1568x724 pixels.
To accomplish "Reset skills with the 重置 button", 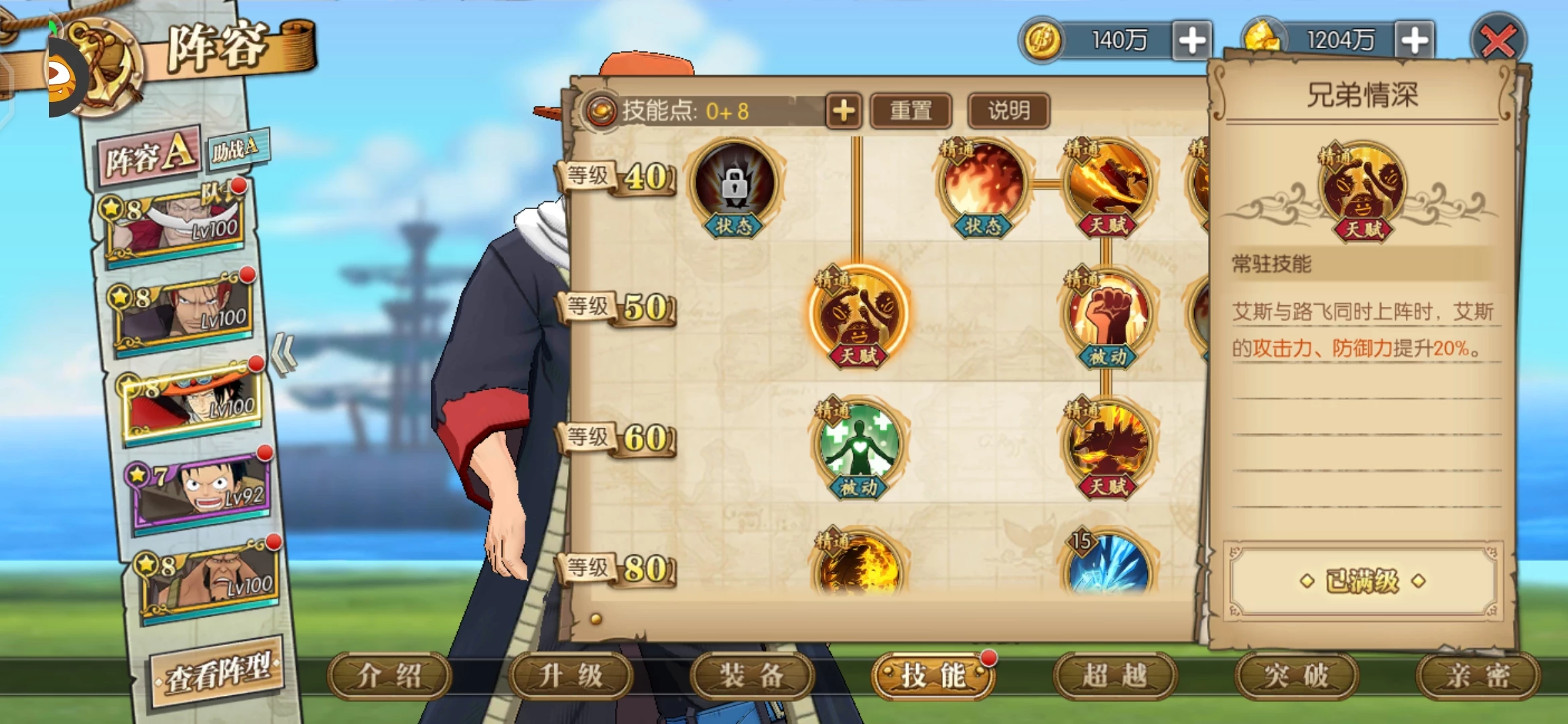I will [911, 111].
